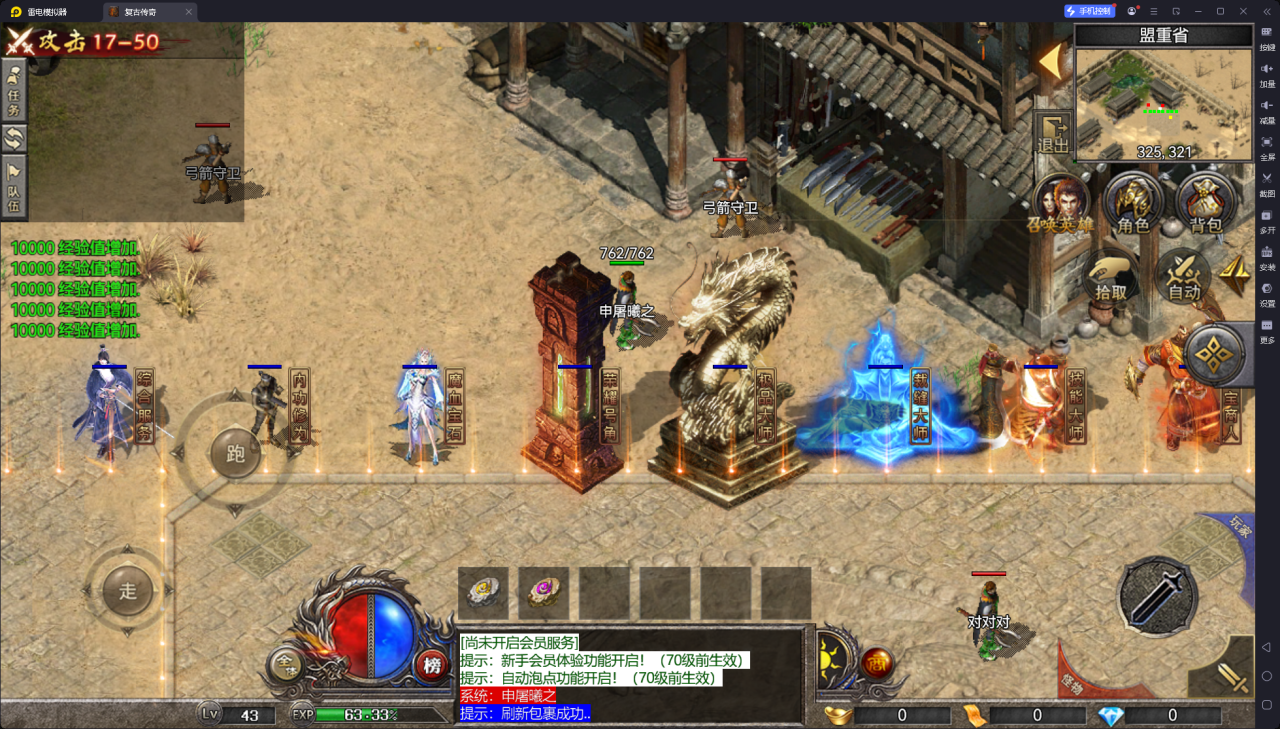Click the 退出 exit button
Image resolution: width=1280 pixels, height=729 pixels.
click(1054, 133)
